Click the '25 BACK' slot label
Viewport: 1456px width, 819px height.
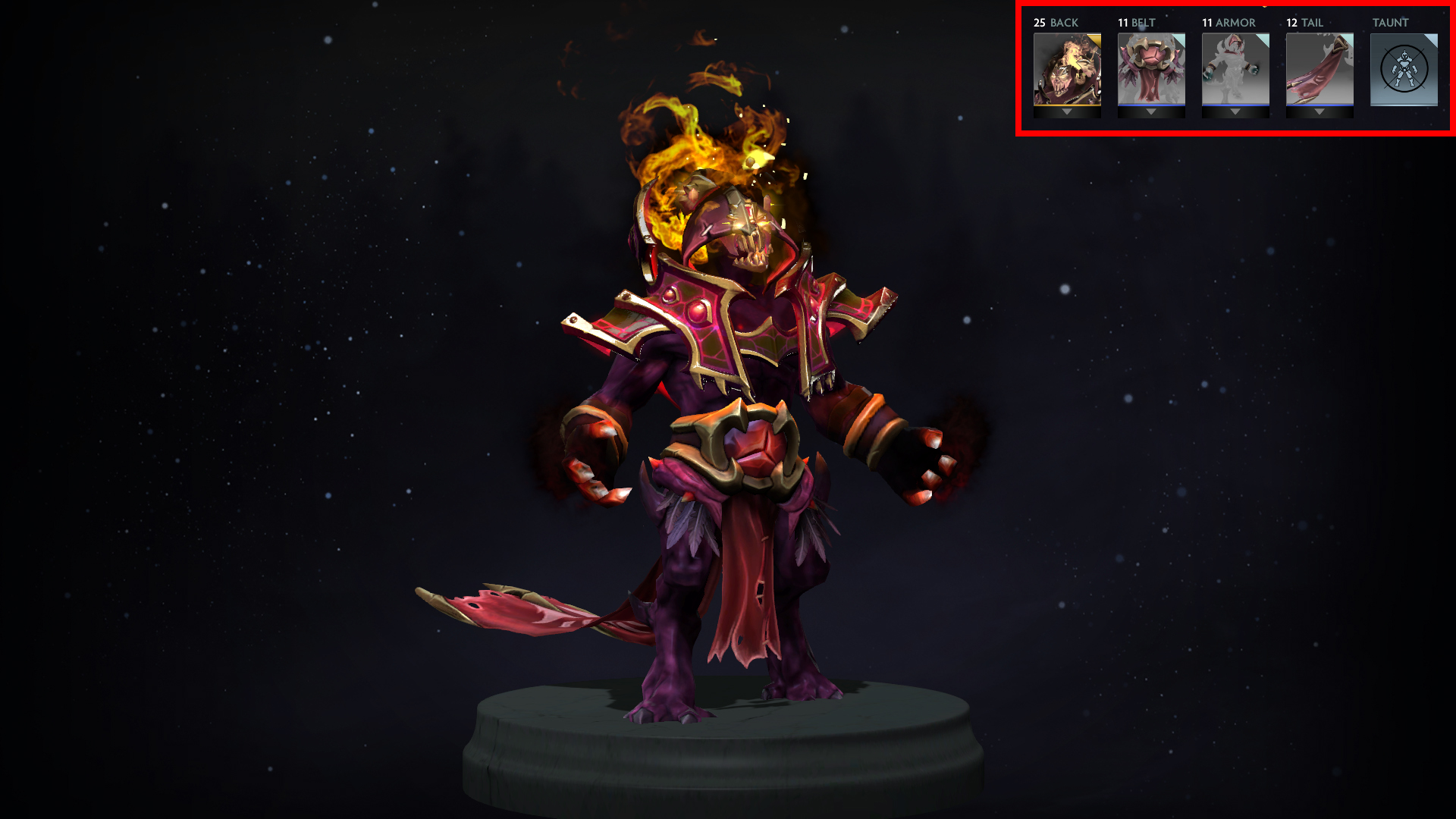[1056, 23]
